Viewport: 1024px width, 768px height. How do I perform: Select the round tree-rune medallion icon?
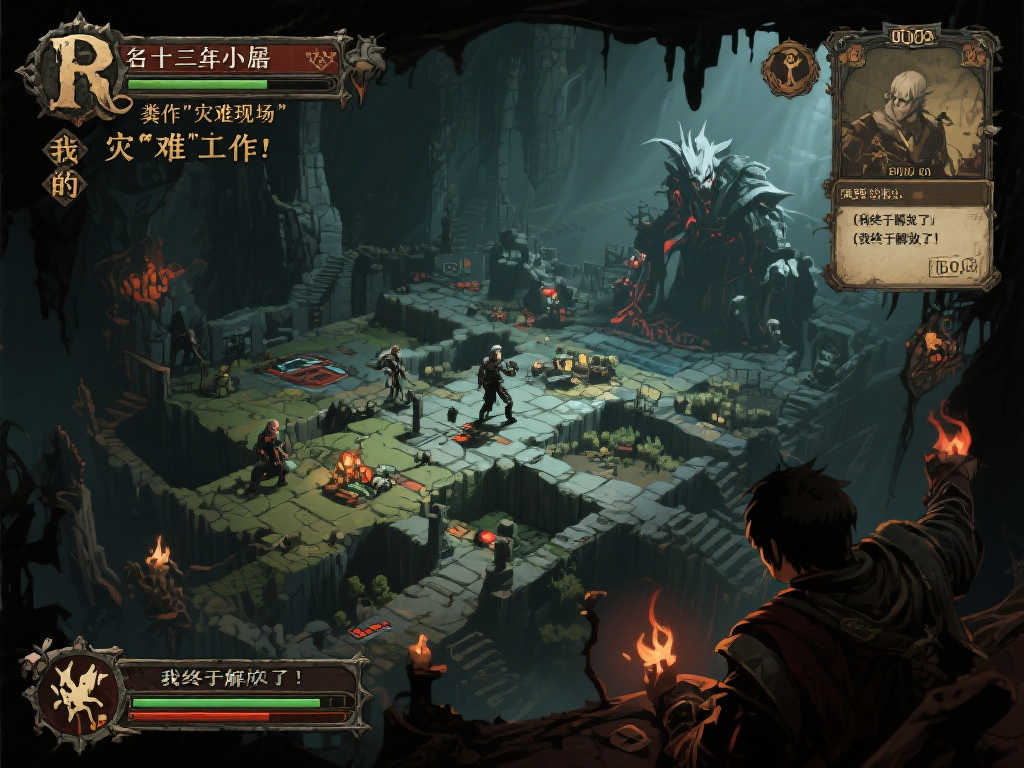tap(790, 68)
